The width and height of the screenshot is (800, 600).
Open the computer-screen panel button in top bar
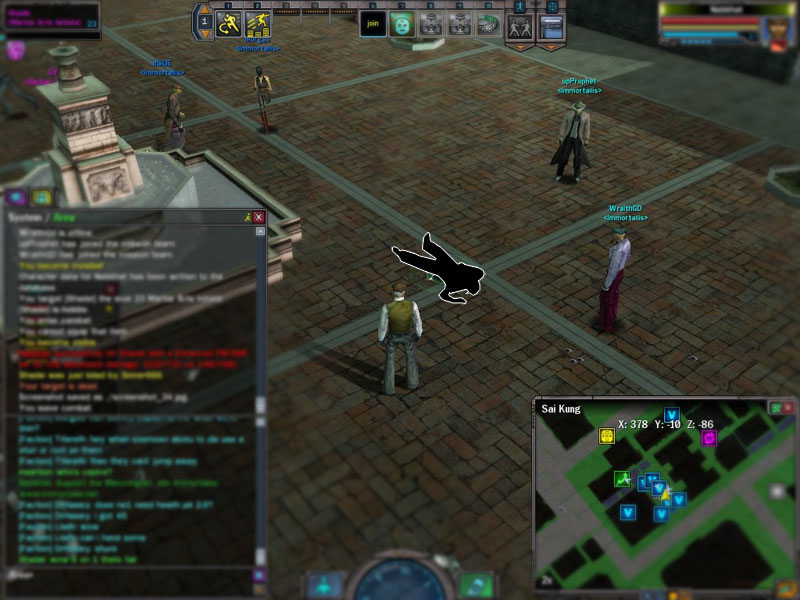pos(551,26)
